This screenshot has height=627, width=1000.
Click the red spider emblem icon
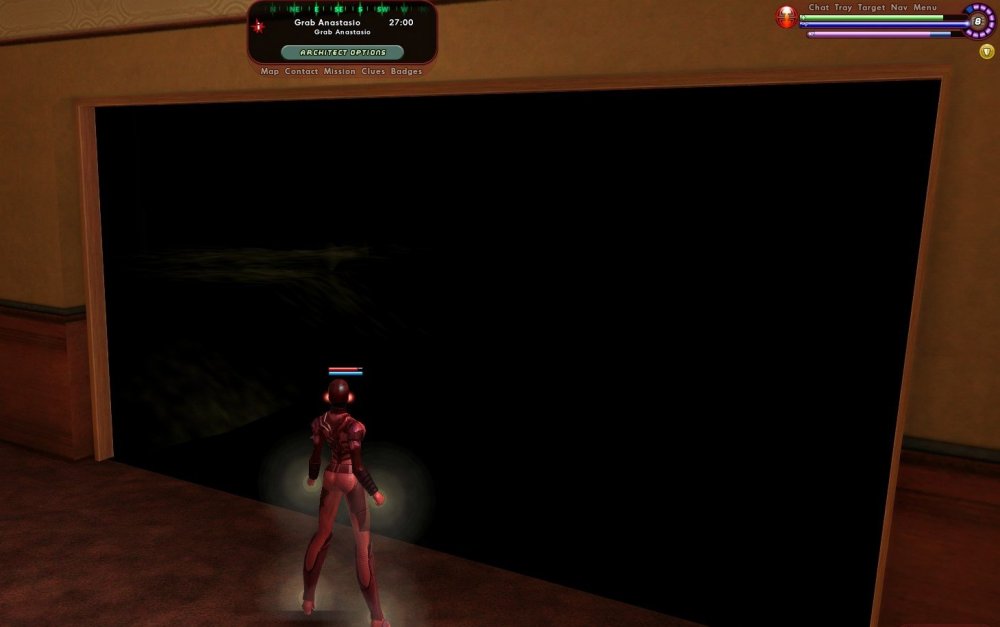786,17
